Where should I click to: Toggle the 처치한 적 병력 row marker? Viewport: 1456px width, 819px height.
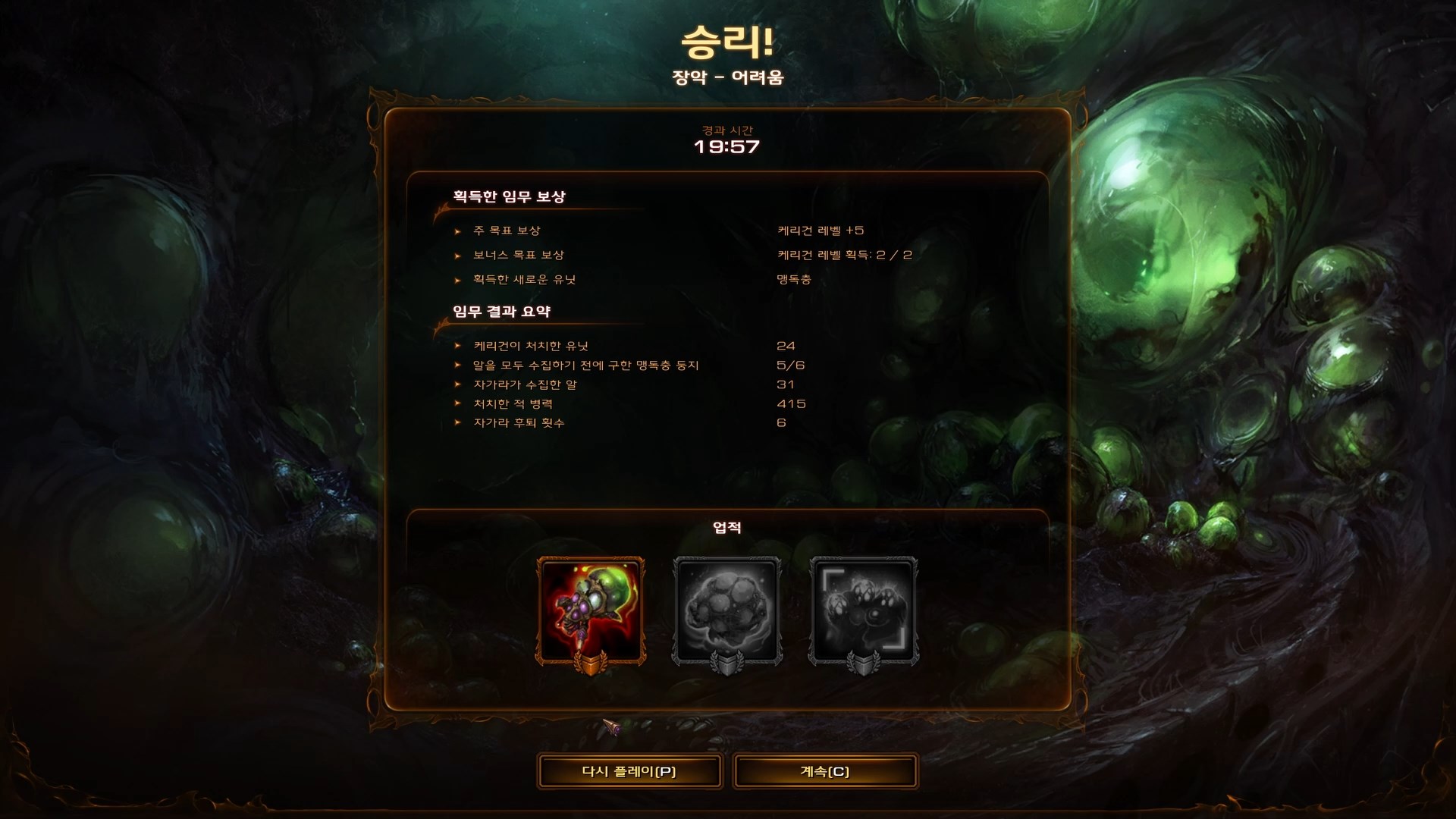457,403
